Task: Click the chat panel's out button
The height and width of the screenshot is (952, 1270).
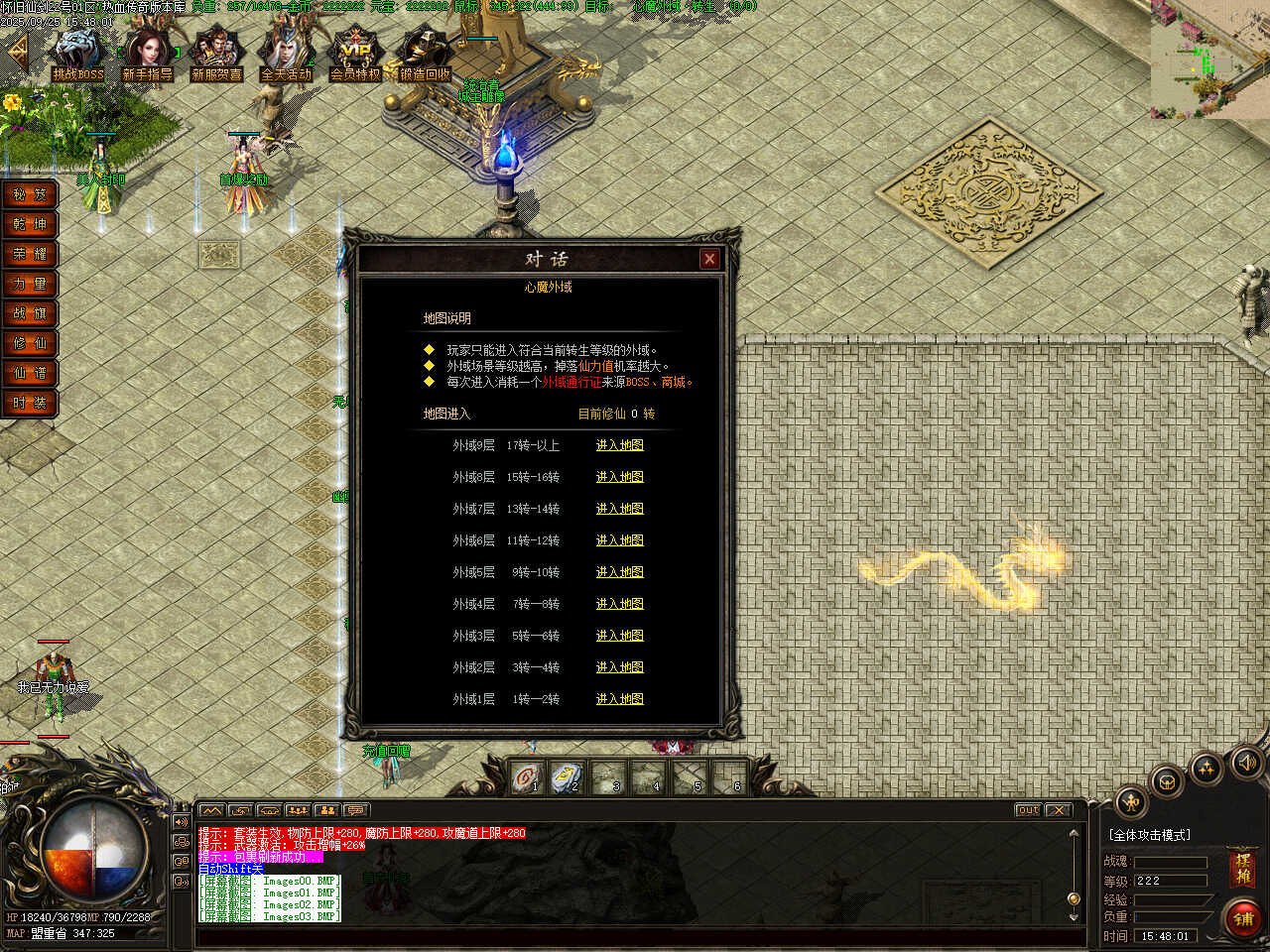Action: [x=1028, y=810]
